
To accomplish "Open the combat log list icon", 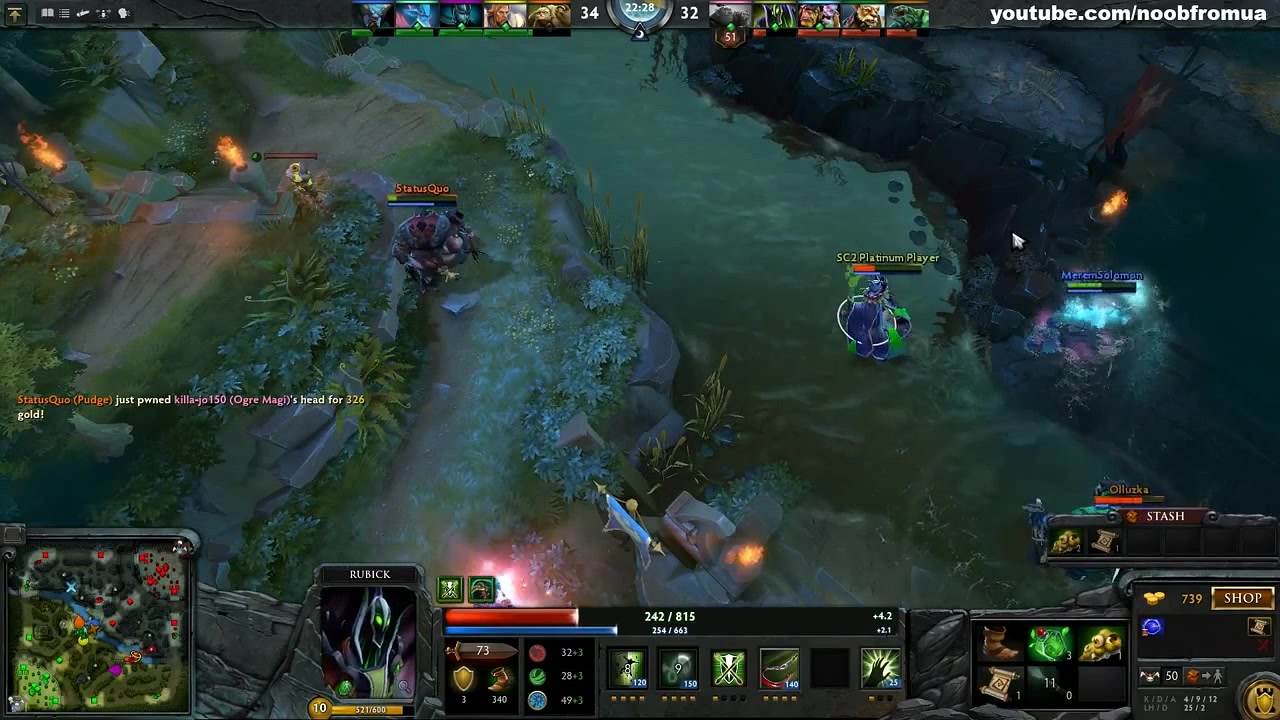I will click(64, 13).
